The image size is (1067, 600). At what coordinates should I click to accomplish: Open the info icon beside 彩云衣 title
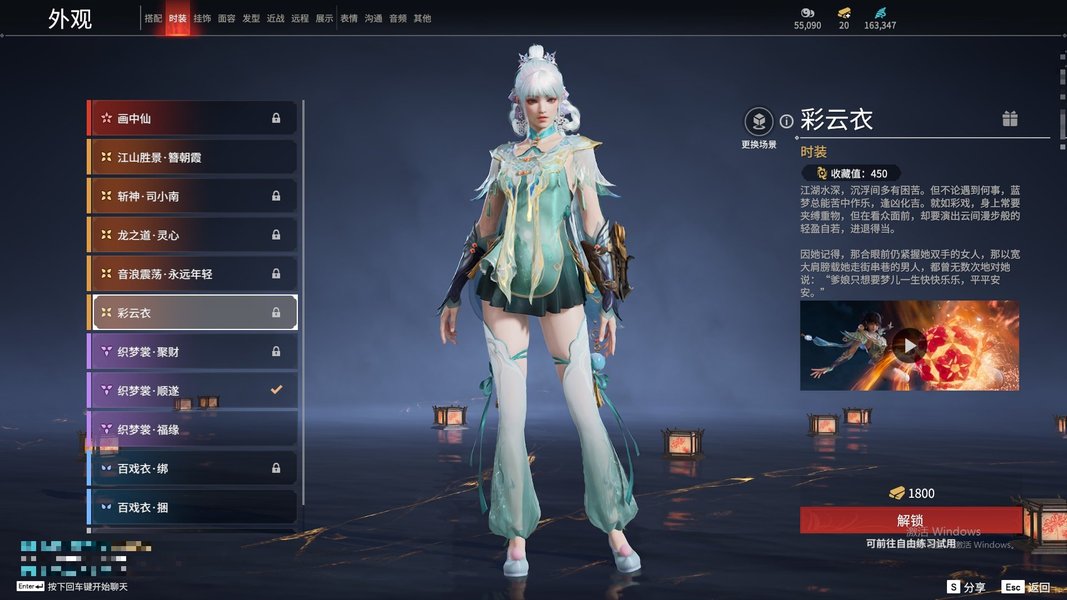point(787,121)
